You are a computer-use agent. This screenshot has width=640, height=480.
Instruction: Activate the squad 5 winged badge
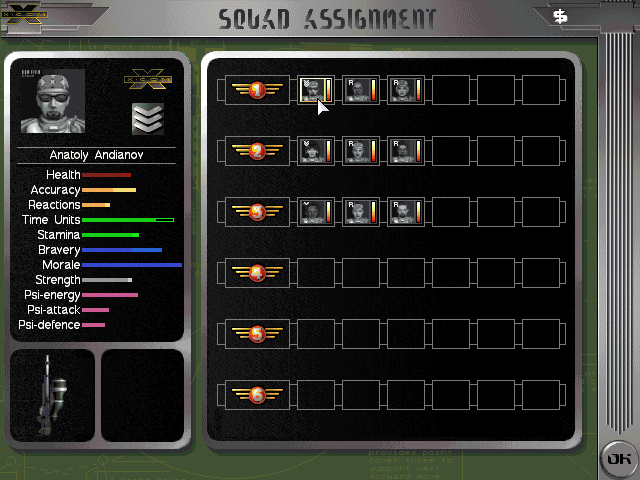[x=257, y=333]
